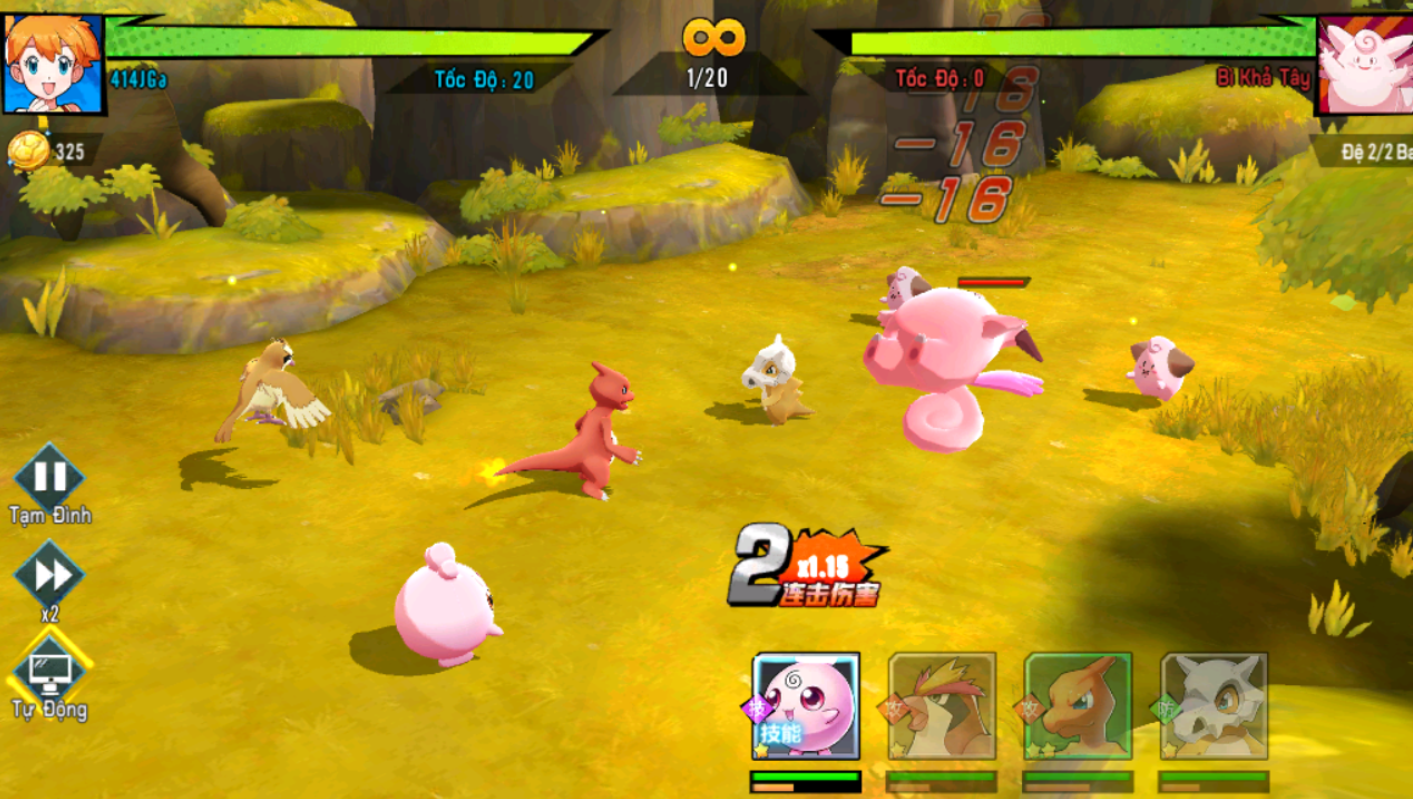Screen dimensions: 1413x799
Task: Activate Jigglypuff's skill portrait
Action: 806,706
